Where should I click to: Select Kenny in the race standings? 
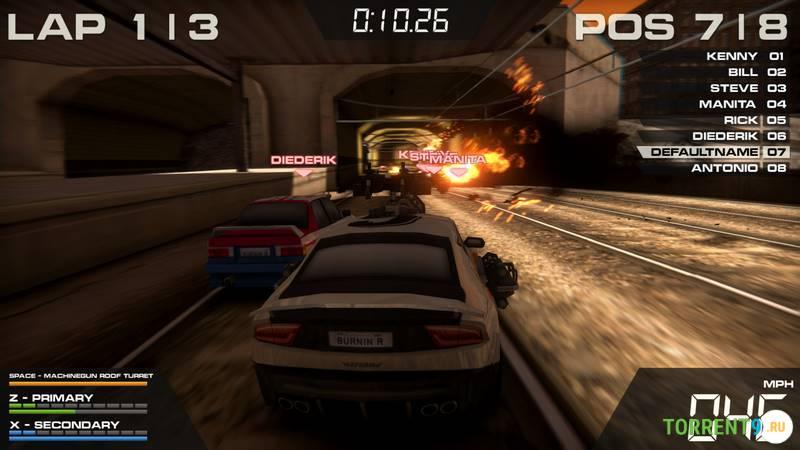[743, 56]
